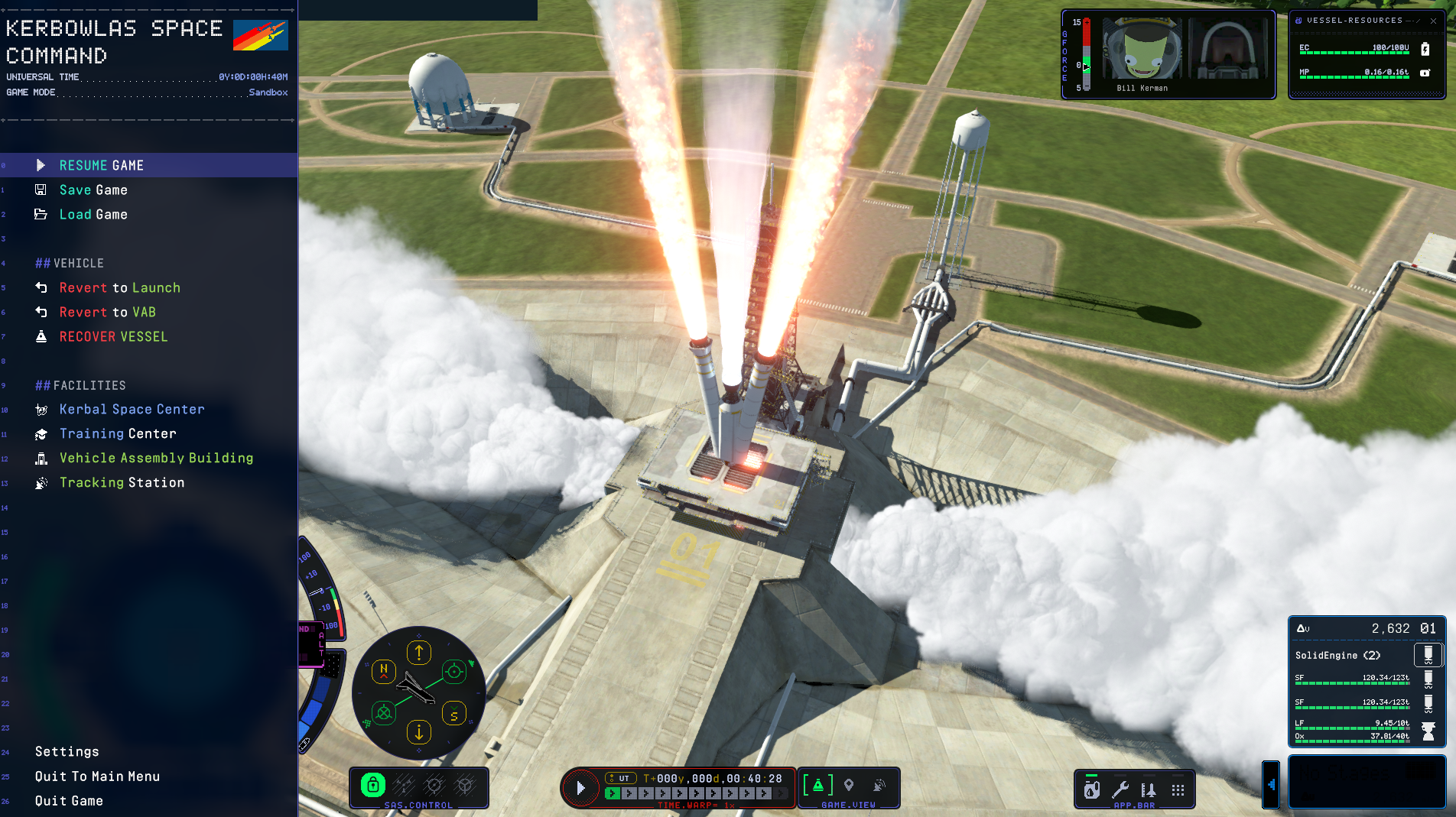Click the time warp play button
This screenshot has height=817, width=1456.
point(580,788)
